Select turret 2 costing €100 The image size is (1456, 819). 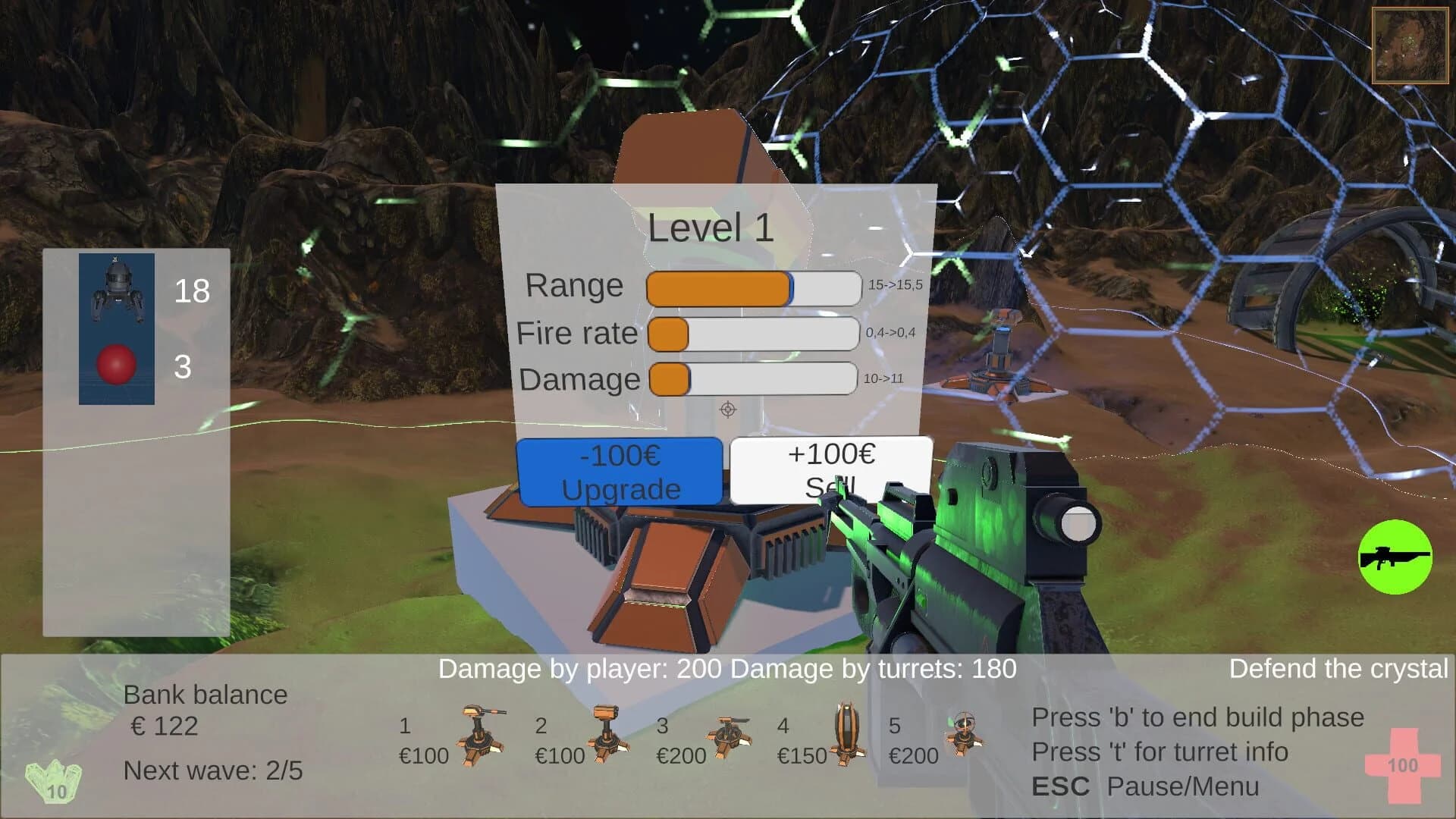[x=607, y=739]
